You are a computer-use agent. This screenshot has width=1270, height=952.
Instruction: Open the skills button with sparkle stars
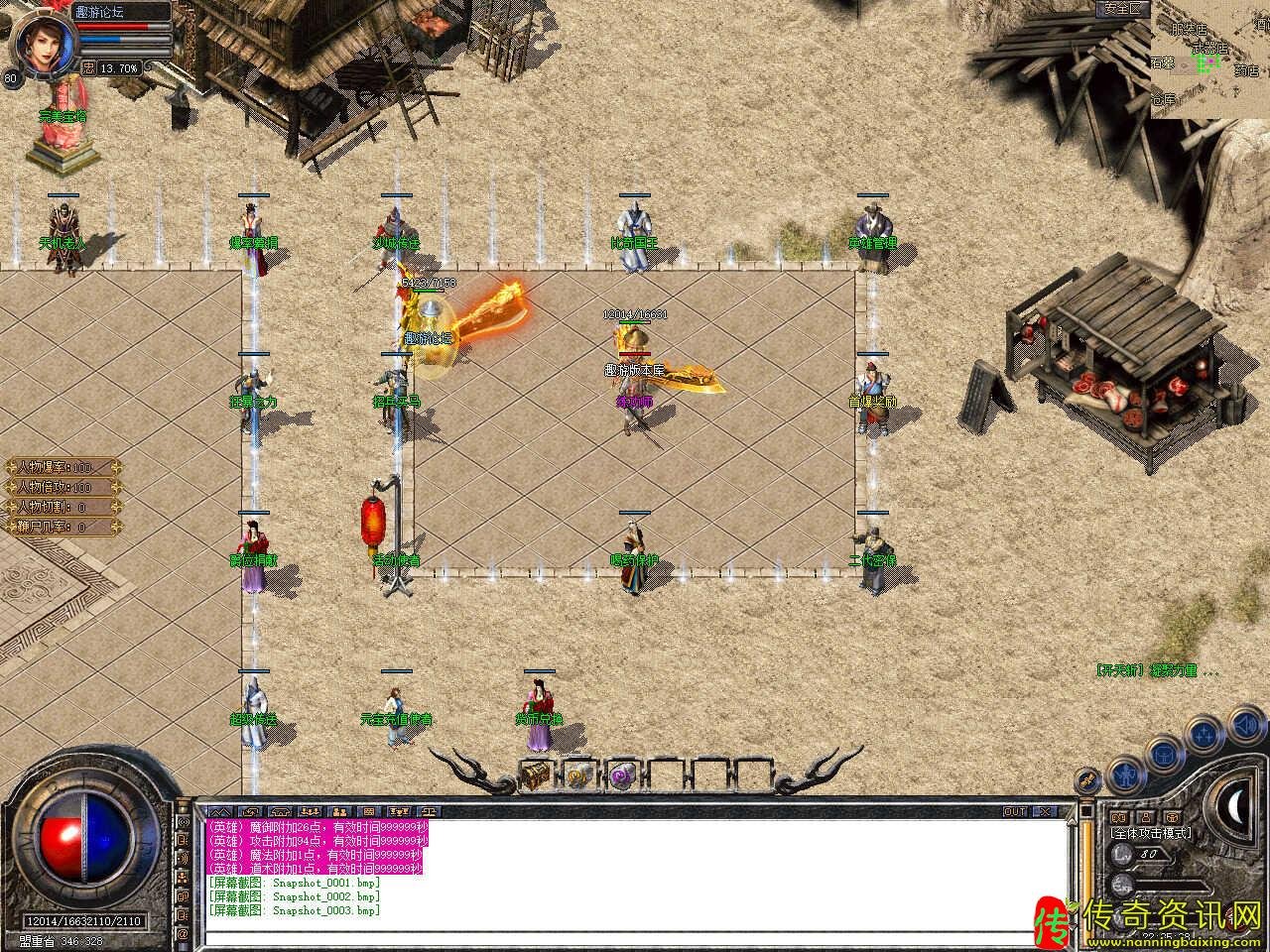click(x=1204, y=735)
